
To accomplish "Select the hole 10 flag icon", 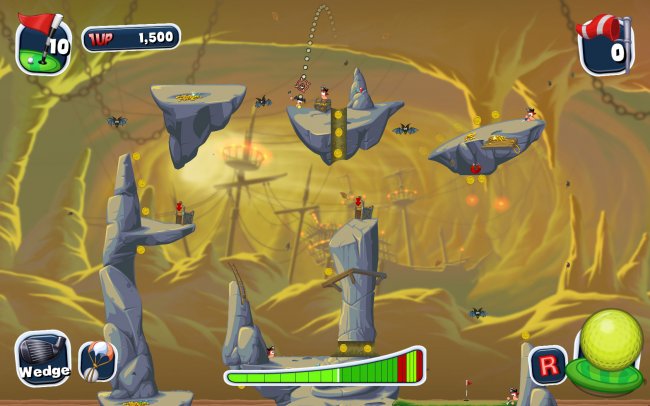I will tap(43, 44).
